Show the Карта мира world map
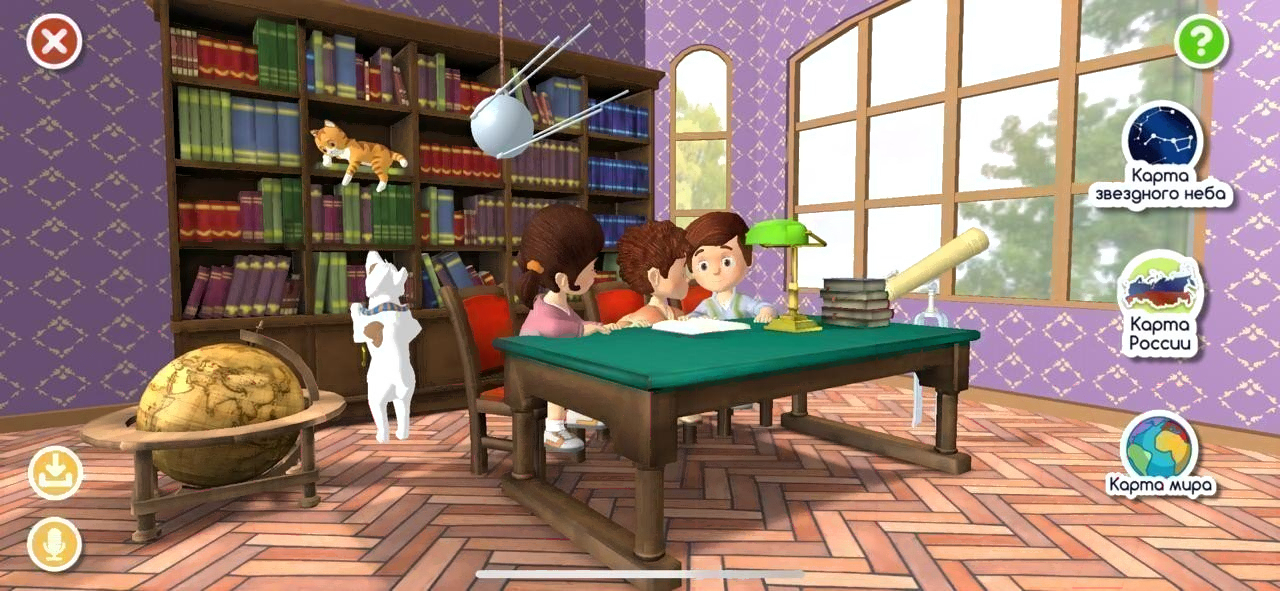The image size is (1280, 591). [x=1160, y=449]
